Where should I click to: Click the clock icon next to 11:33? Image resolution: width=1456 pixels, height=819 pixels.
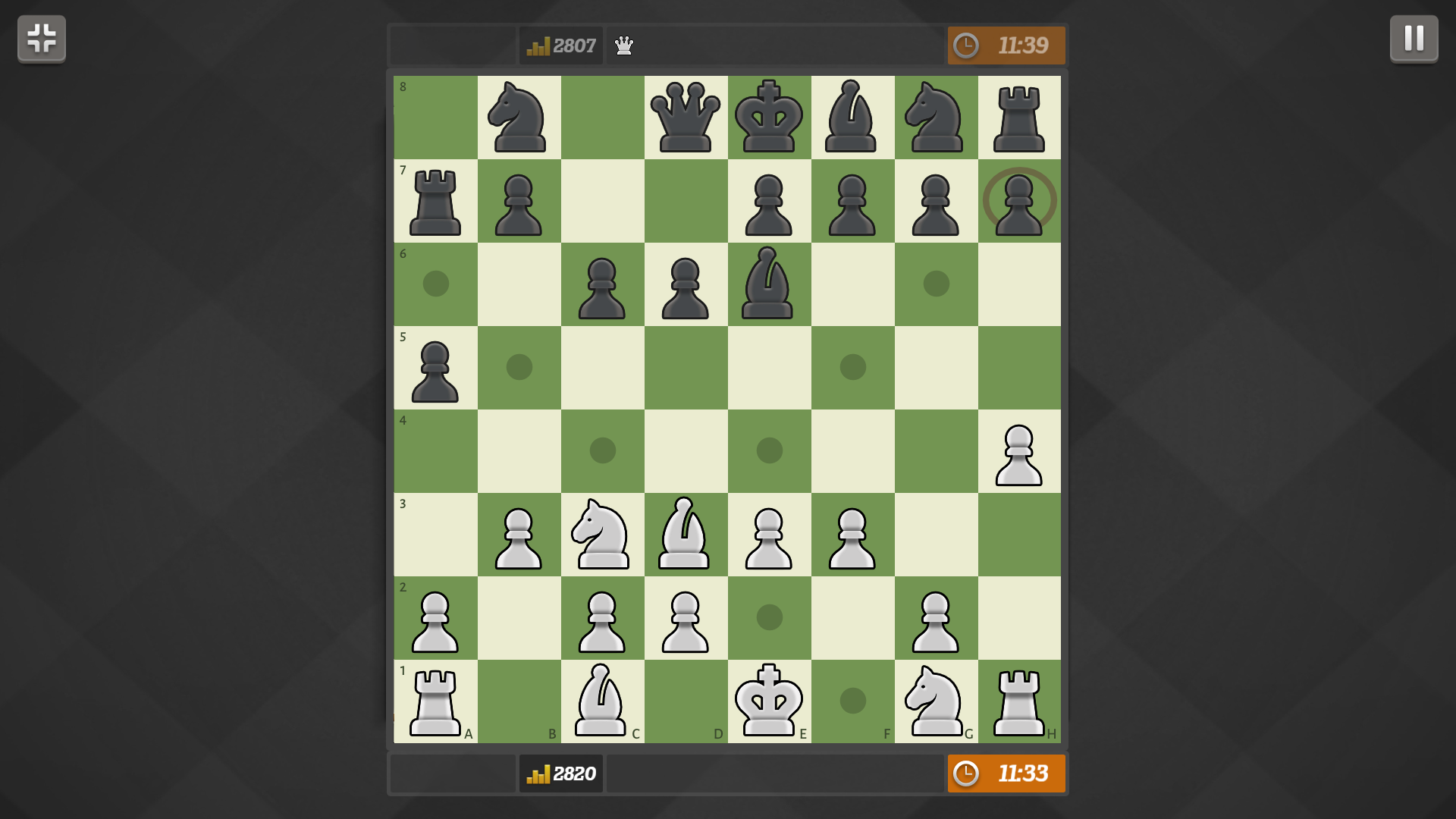pyautogui.click(x=968, y=773)
